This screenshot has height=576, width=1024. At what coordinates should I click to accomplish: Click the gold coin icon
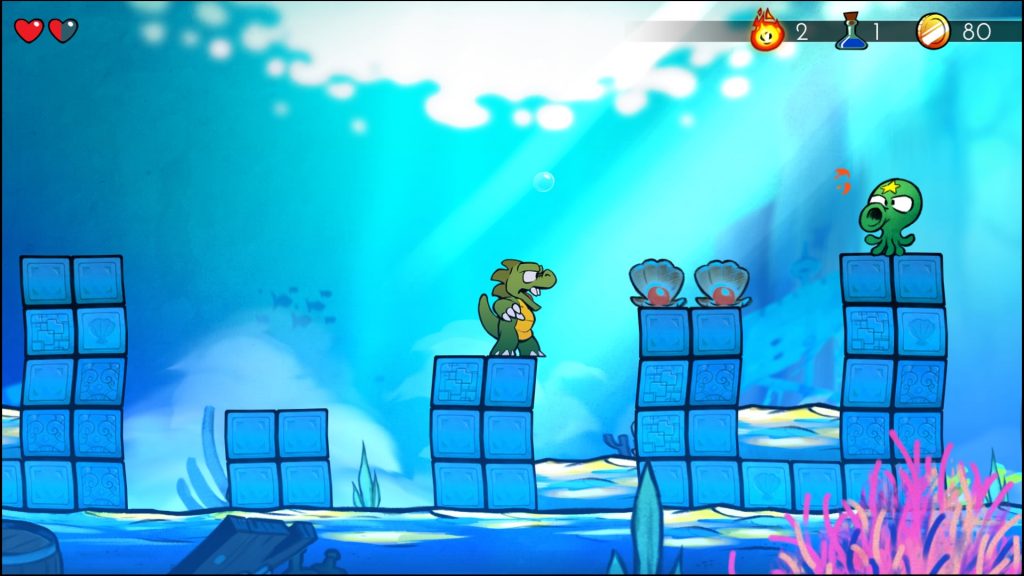tap(934, 31)
